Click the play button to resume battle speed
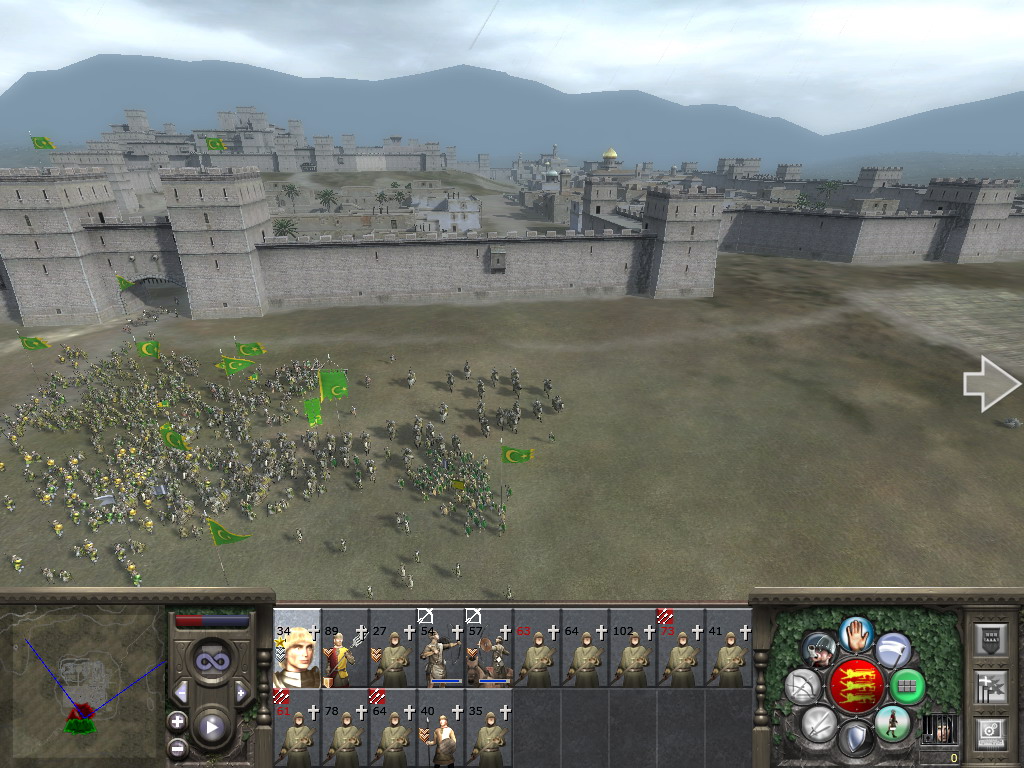1024x768 pixels. point(211,727)
